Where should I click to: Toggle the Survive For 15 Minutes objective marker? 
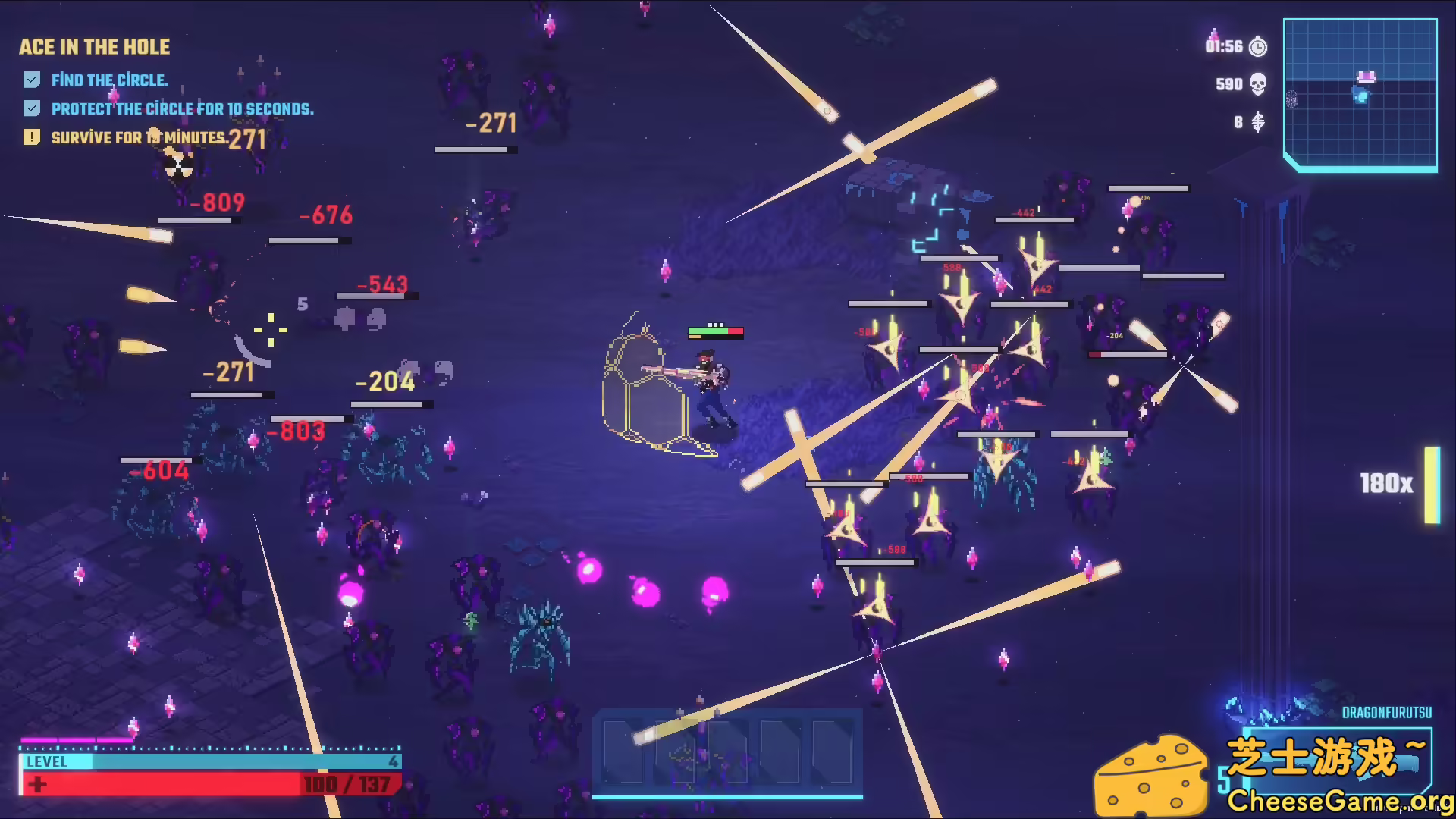pos(31,137)
